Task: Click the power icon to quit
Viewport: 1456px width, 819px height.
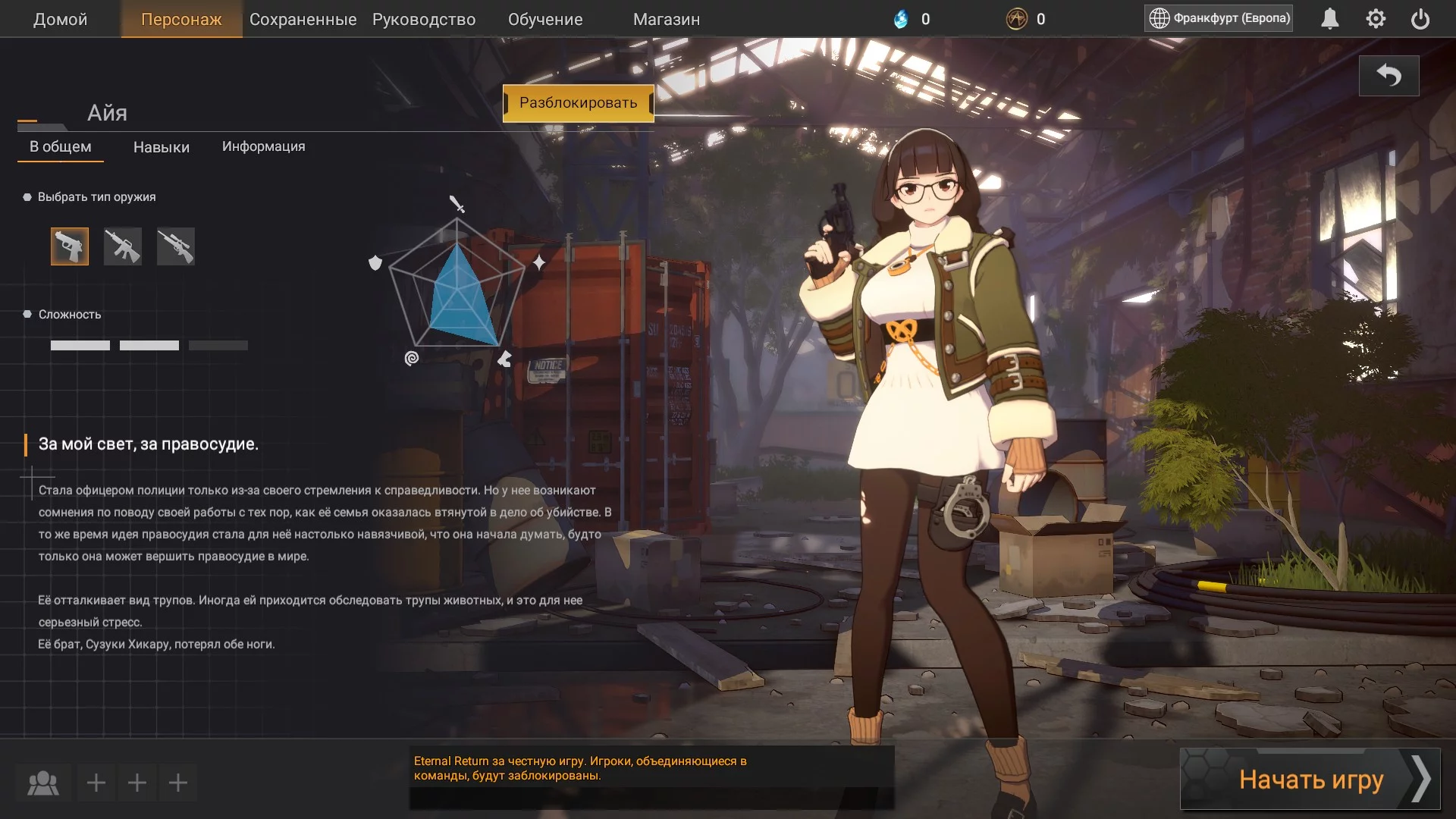Action: pos(1420,19)
